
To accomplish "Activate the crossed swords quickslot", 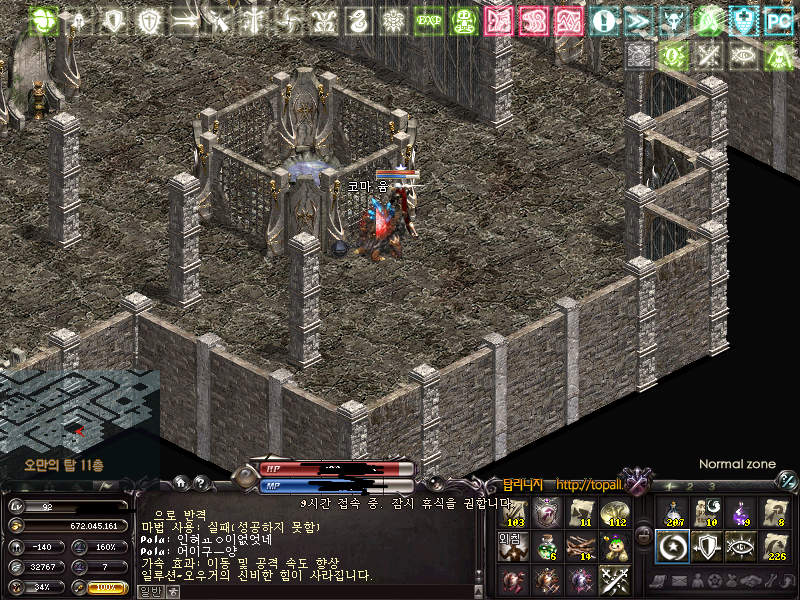I will pyautogui.click(x=613, y=580).
